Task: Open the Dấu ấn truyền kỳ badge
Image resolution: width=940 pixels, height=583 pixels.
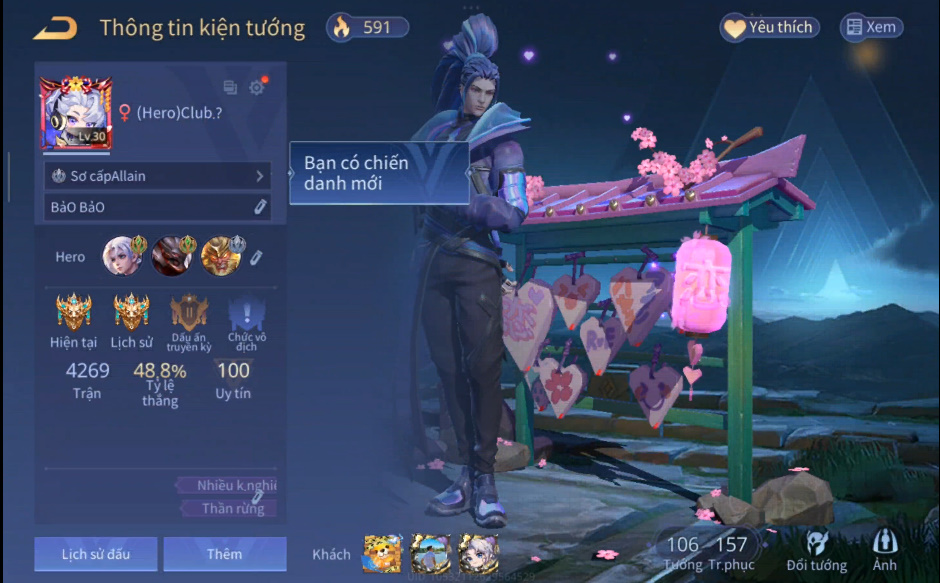Action: (189, 313)
